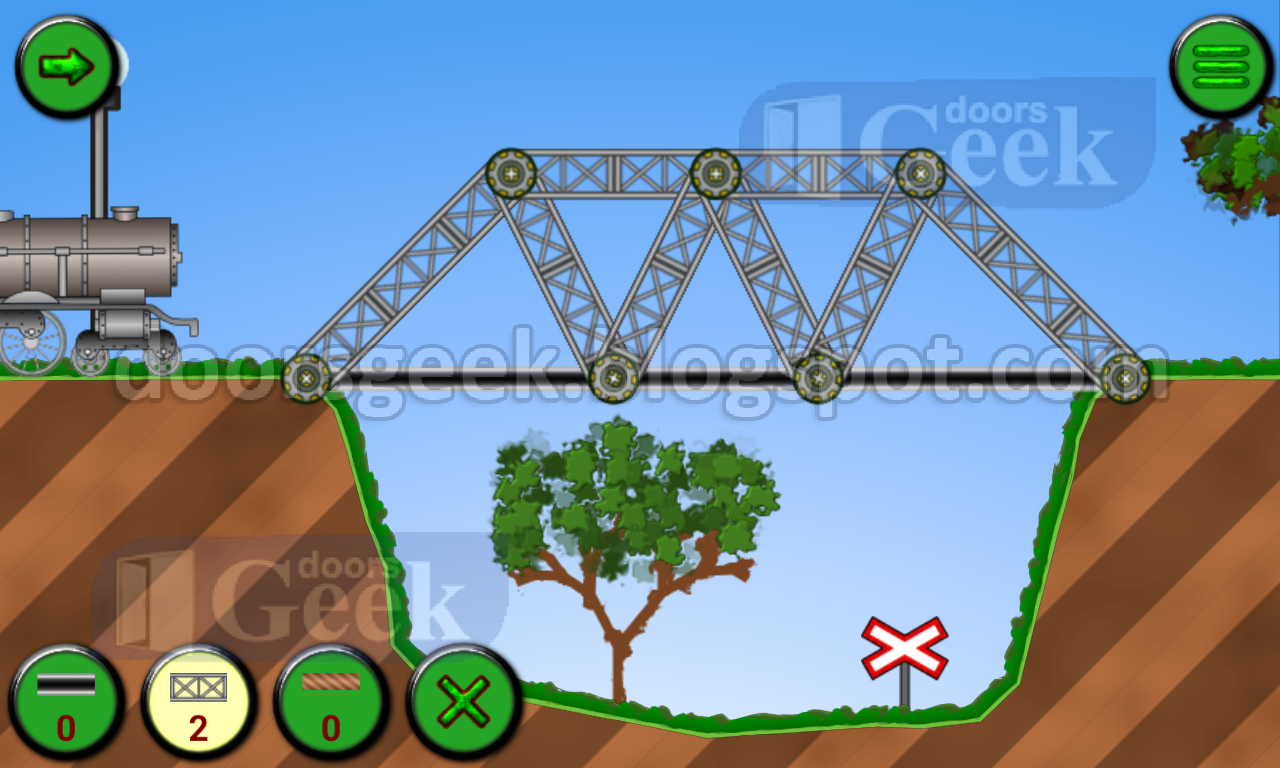Viewport: 1280px width, 768px height.
Task: Click the rightmost bridge anchor joint
Action: pyautogui.click(x=1125, y=378)
